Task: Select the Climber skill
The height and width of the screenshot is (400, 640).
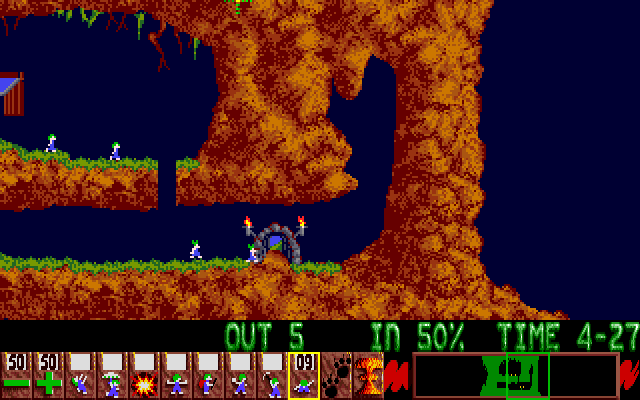Action: click(x=80, y=375)
